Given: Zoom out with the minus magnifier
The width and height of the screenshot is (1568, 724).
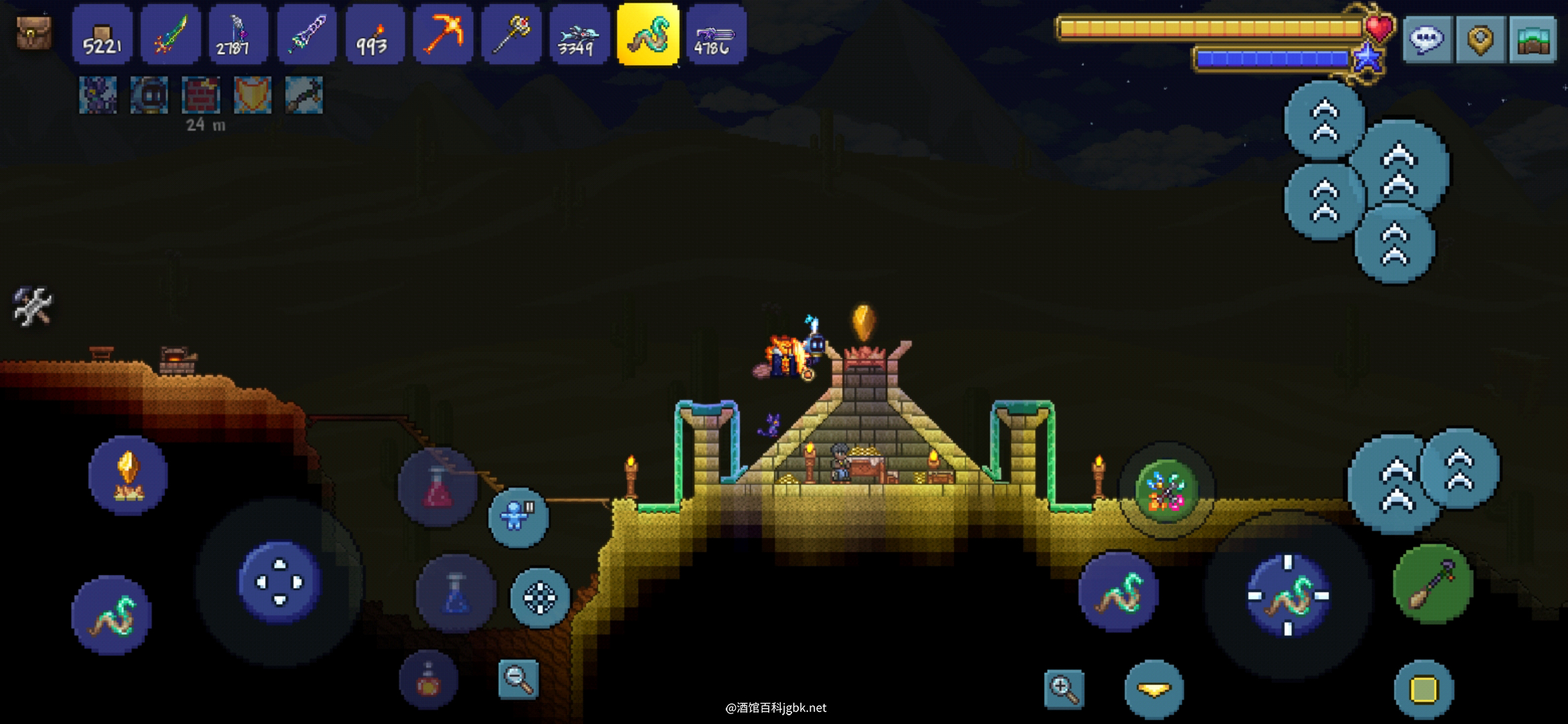Looking at the screenshot, I should 519,679.
